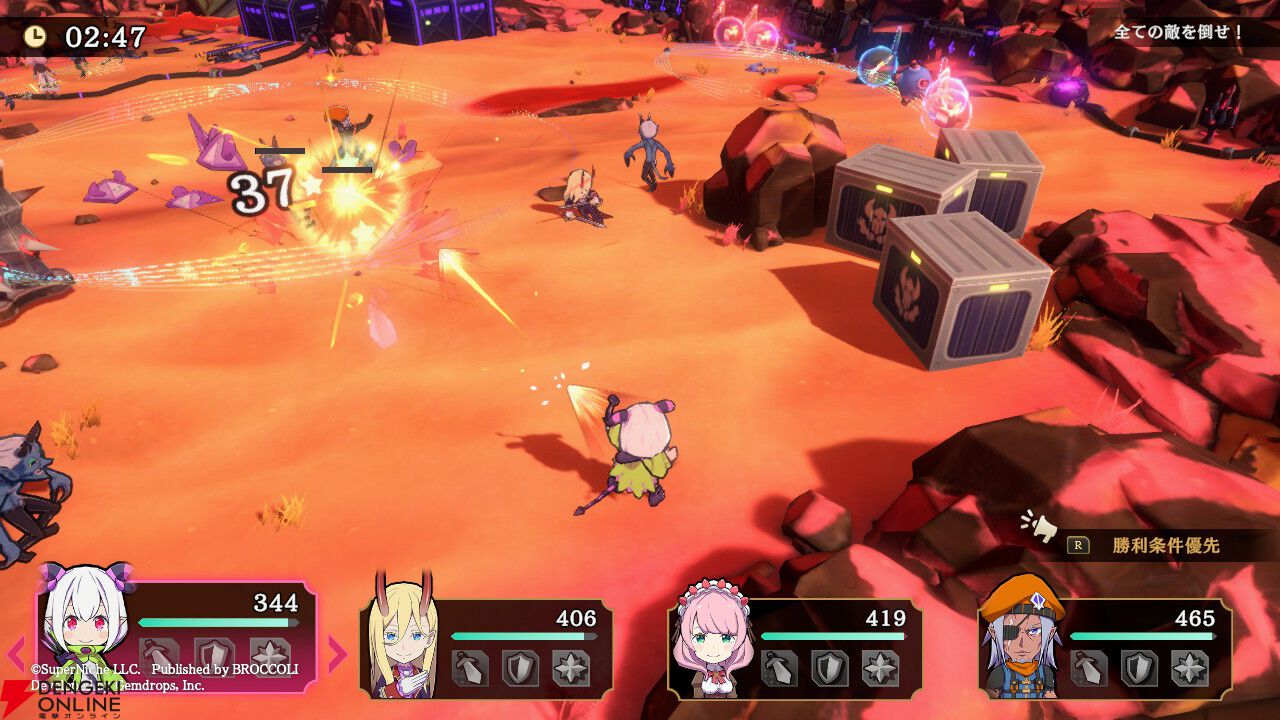Click the 全ての敵を倒せ！ objective banner

pyautogui.click(x=1179, y=32)
